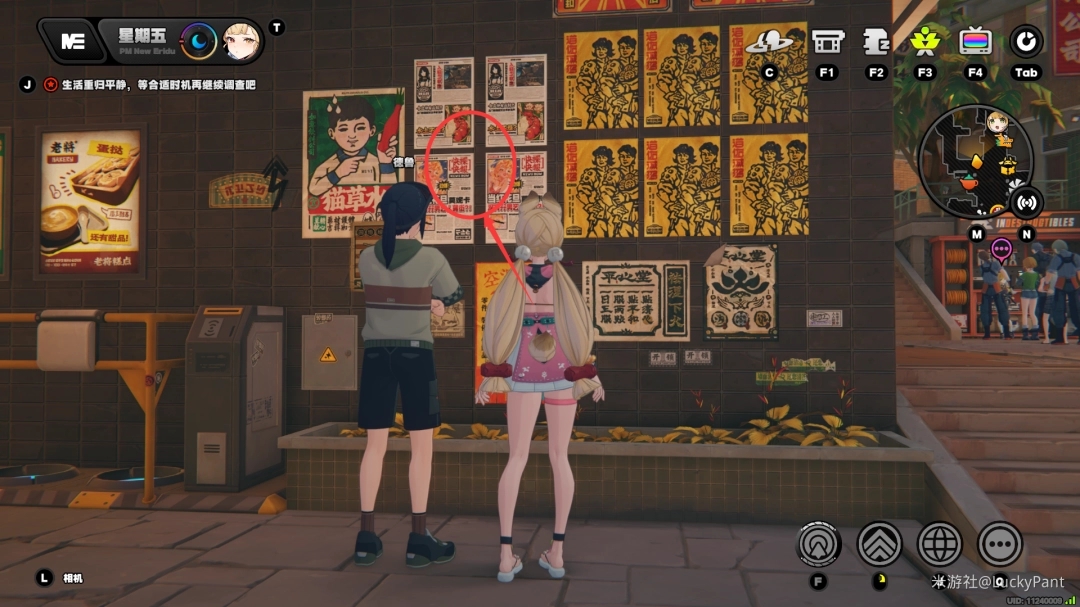Image resolution: width=1080 pixels, height=607 pixels.
Task: Open the three-dots more options button
Action: coord(999,544)
